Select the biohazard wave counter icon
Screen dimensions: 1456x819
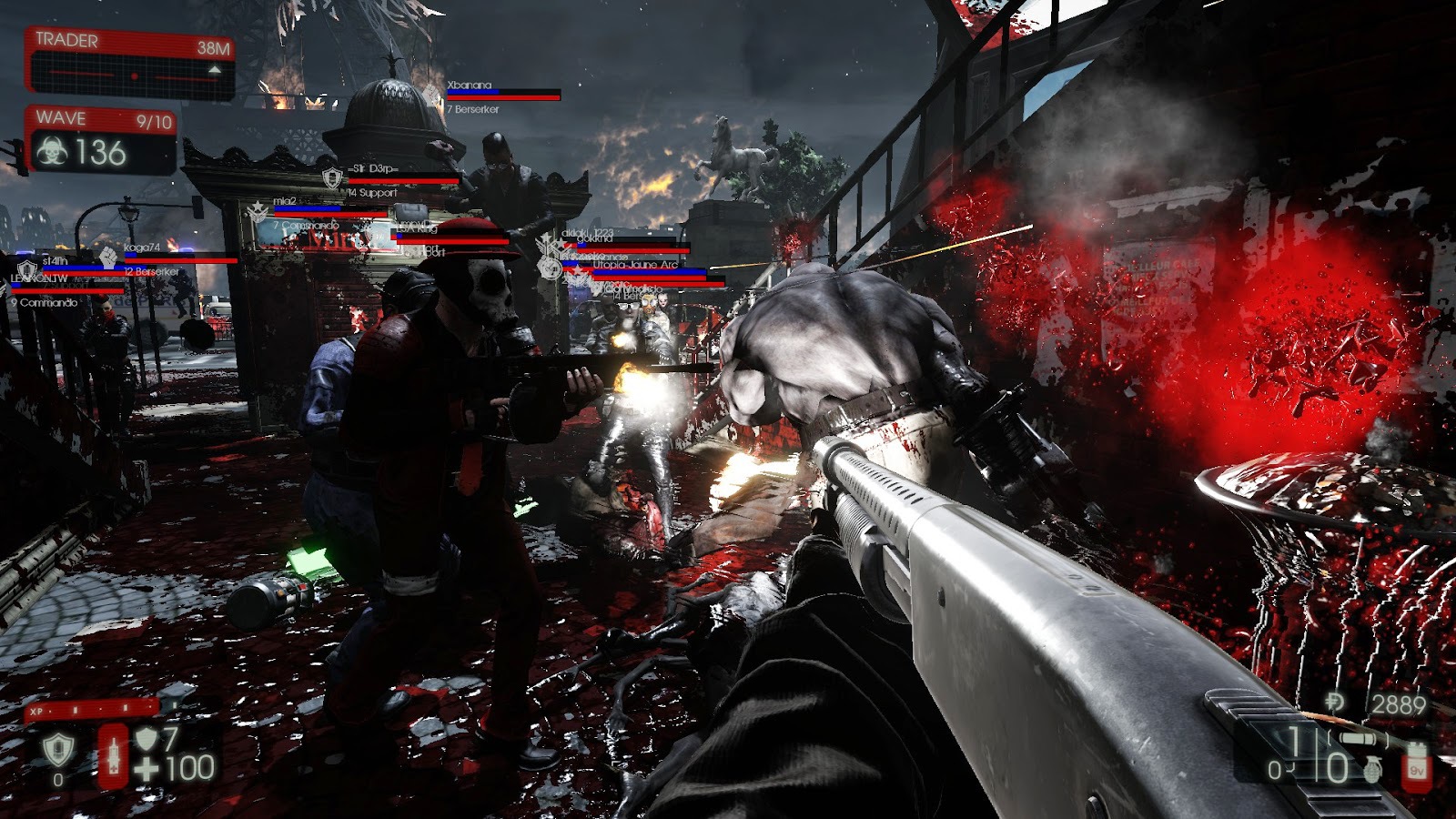tap(53, 152)
